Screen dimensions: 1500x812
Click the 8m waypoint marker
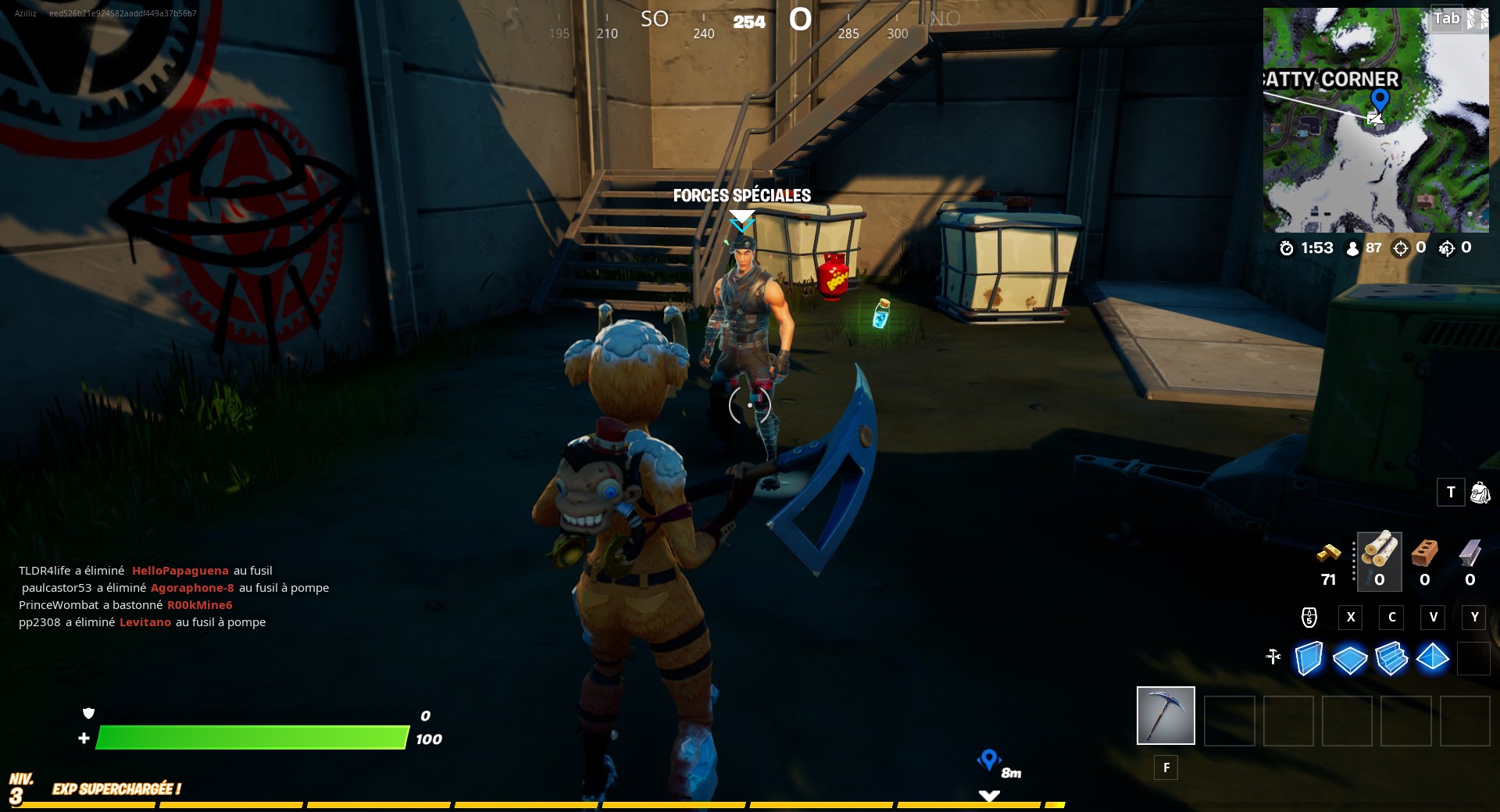pos(991,759)
